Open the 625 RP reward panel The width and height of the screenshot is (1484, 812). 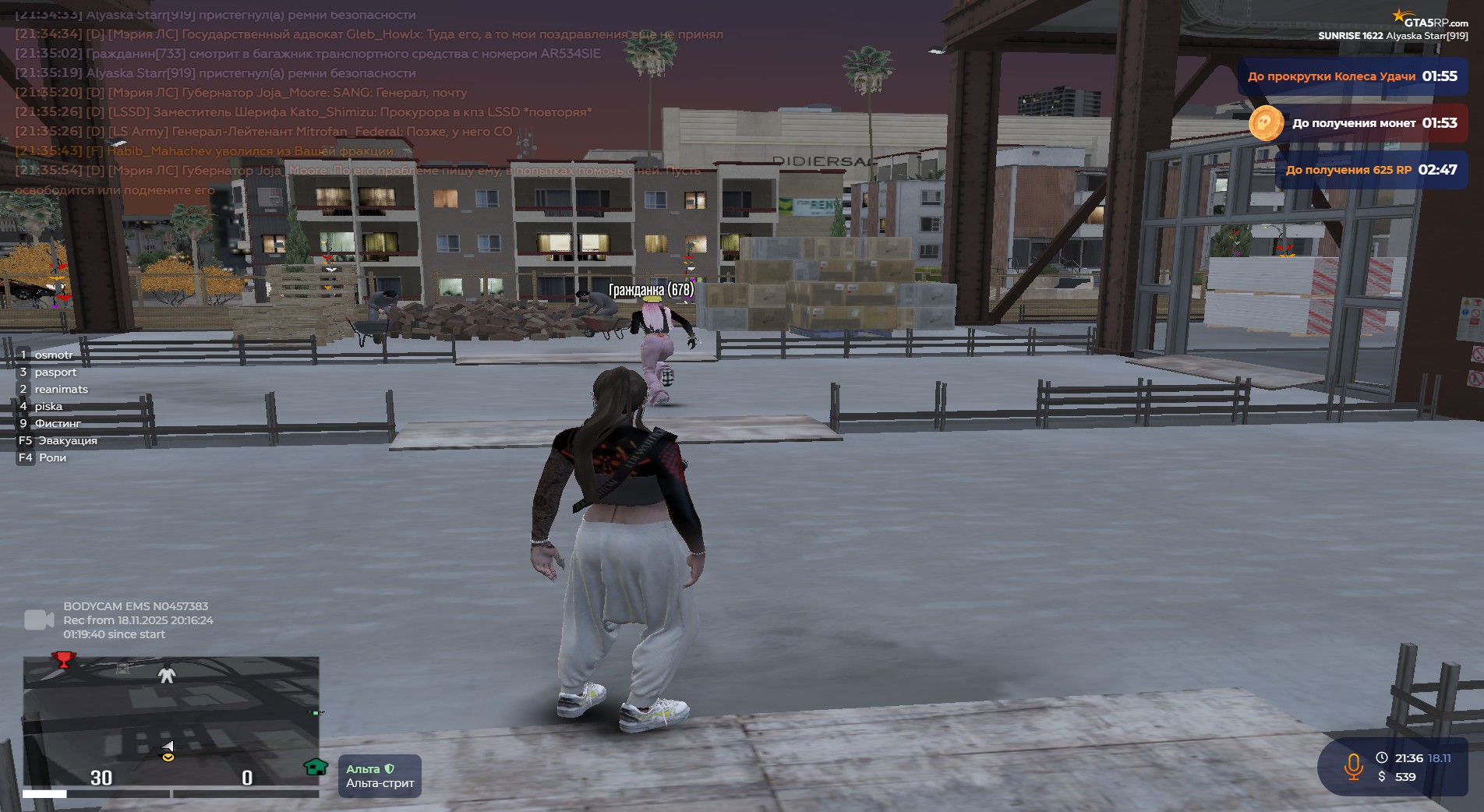point(1370,170)
